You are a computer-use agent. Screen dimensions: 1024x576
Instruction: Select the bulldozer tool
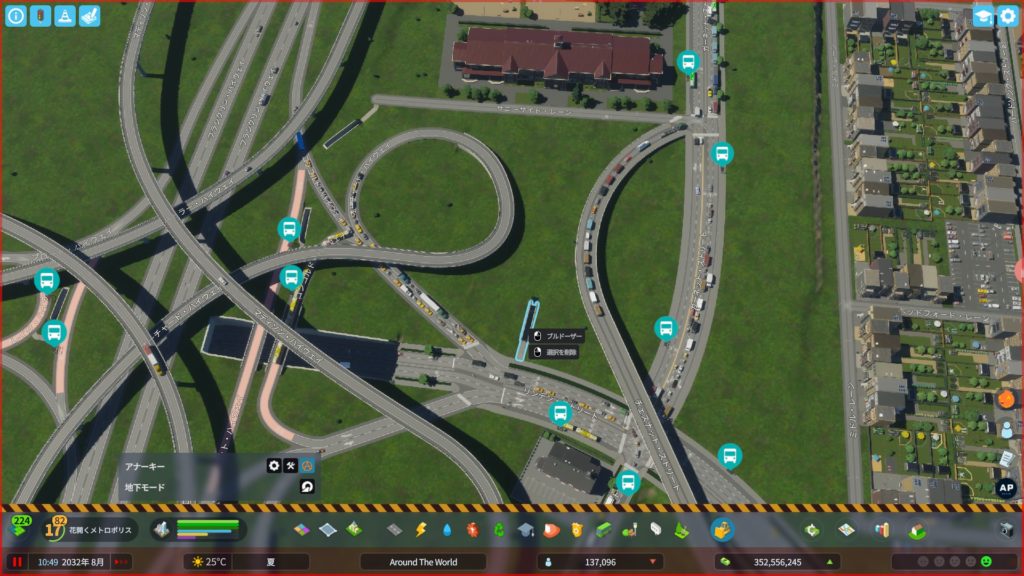(722, 529)
